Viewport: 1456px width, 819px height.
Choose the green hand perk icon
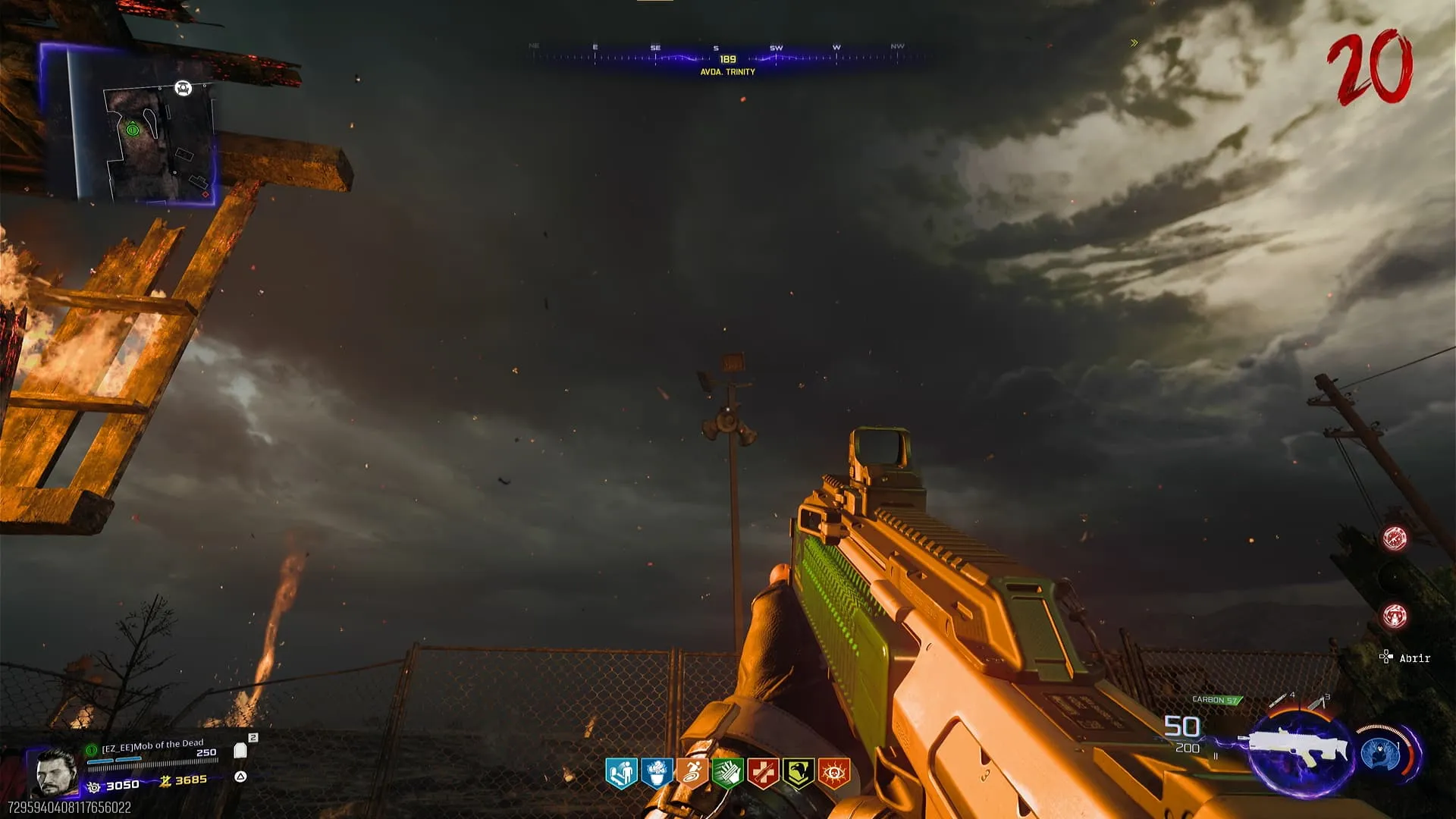coord(727,773)
